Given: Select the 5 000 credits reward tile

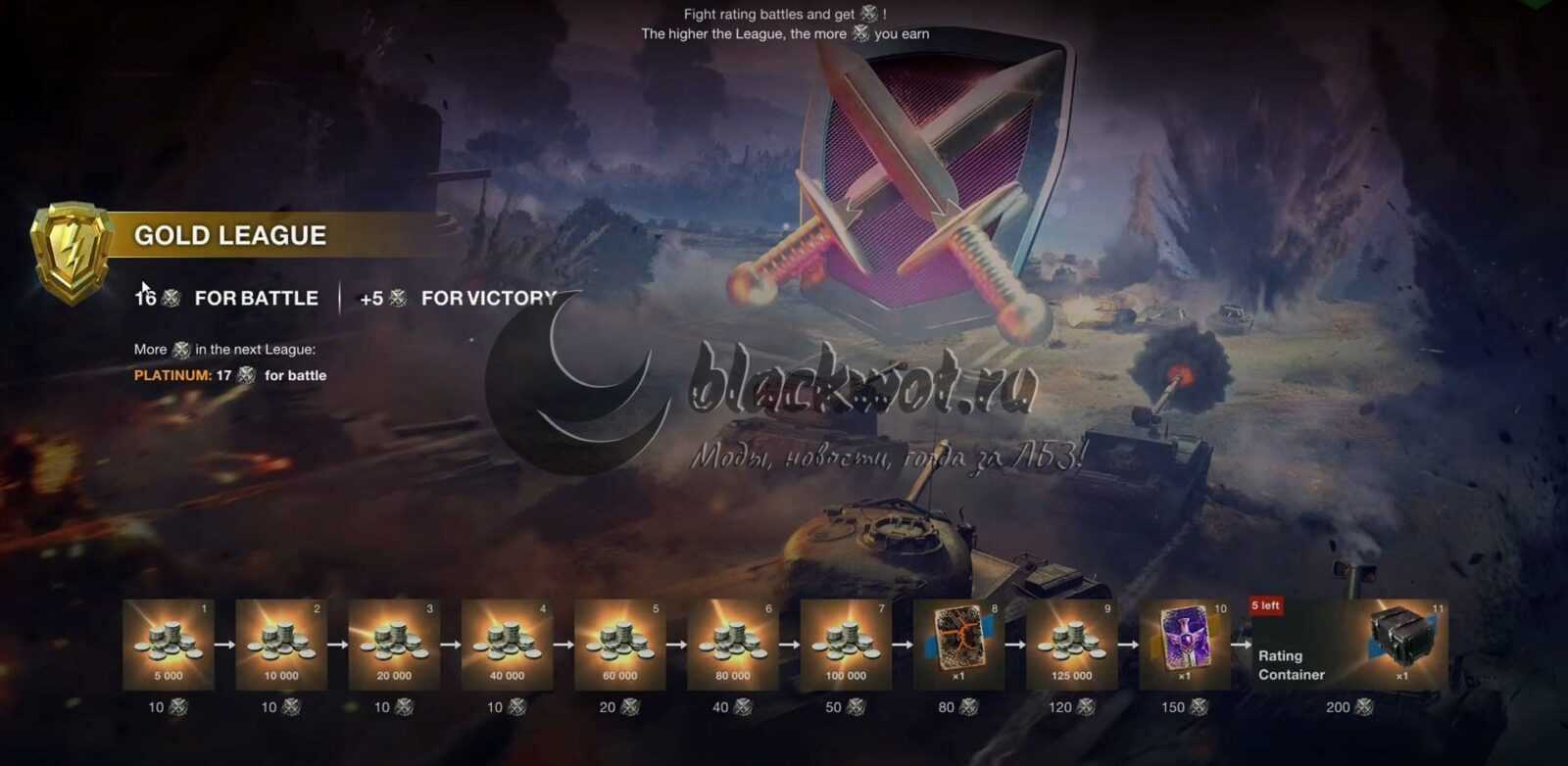Looking at the screenshot, I should coord(169,645).
